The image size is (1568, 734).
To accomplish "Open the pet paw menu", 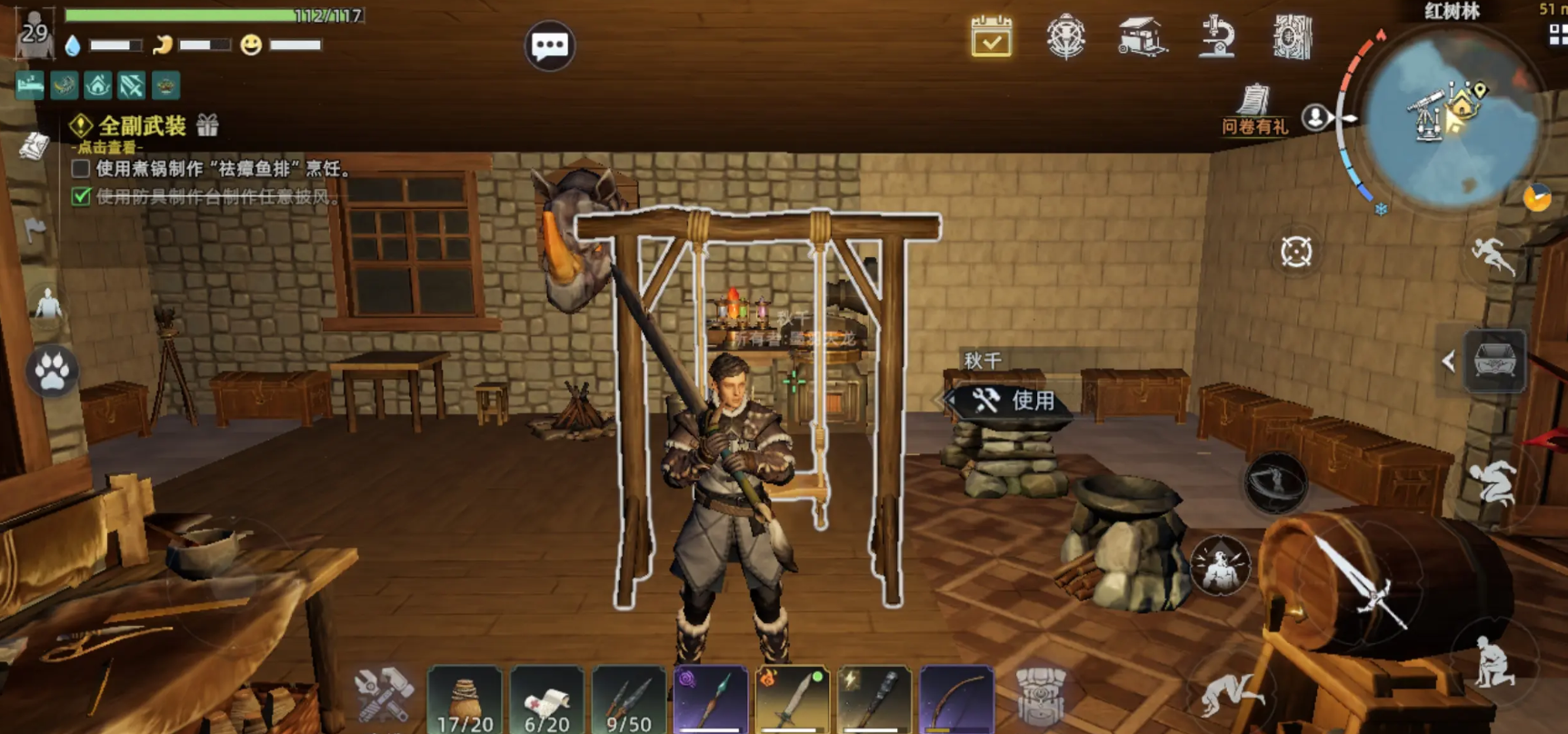I will click(x=52, y=371).
